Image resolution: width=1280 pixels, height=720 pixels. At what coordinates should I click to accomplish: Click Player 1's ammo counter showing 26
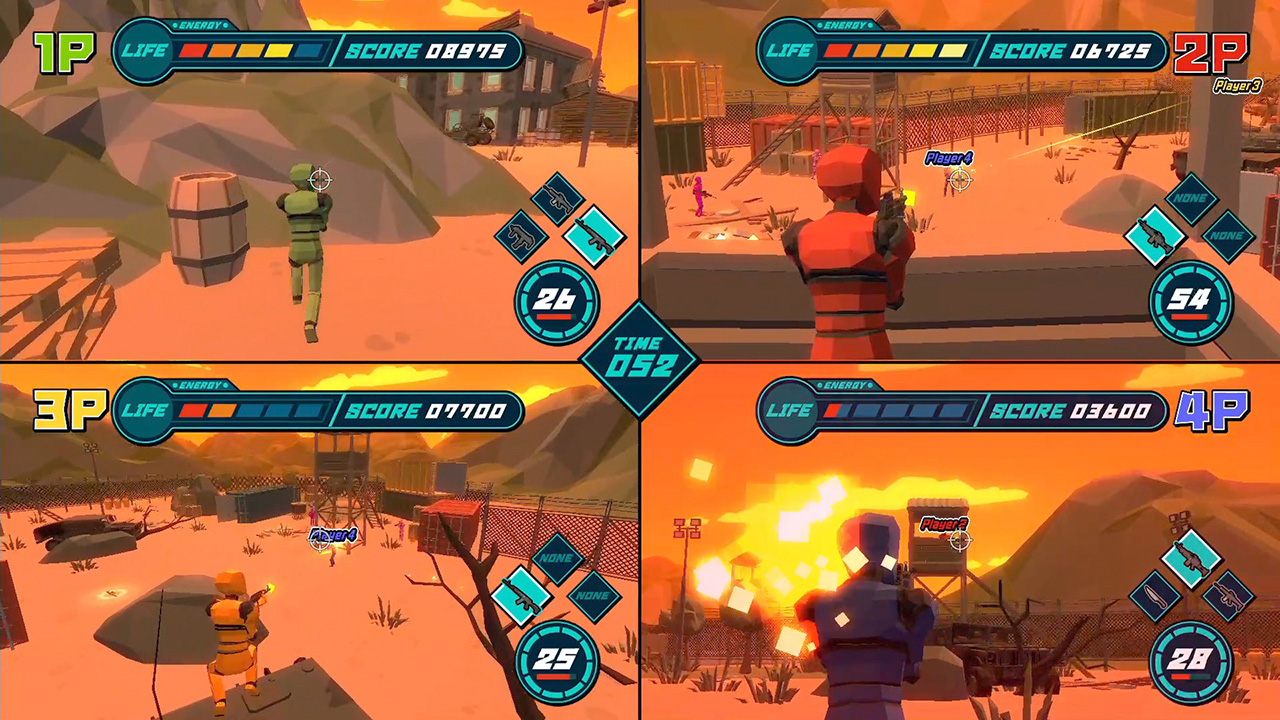click(x=556, y=300)
